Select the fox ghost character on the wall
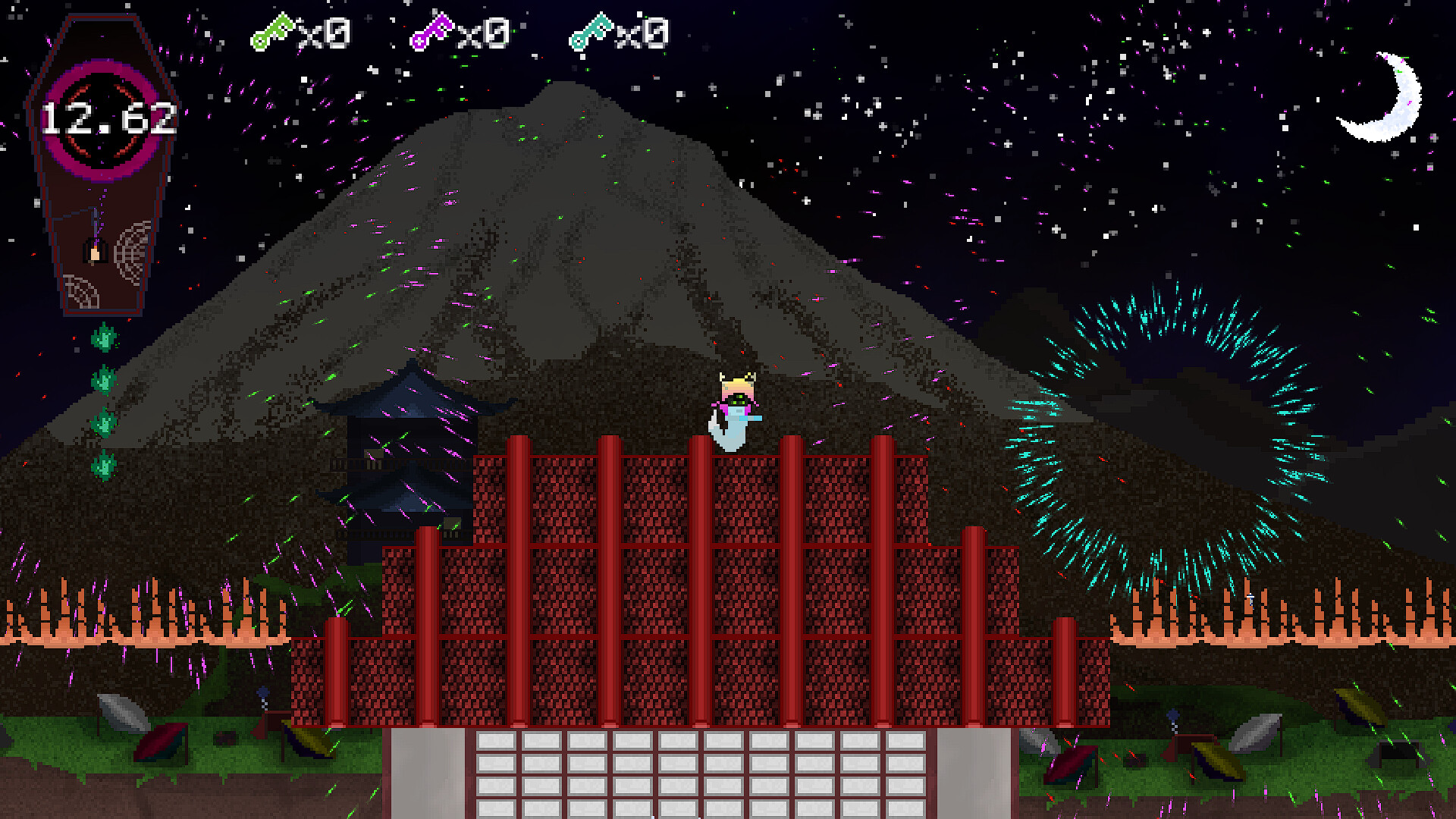The height and width of the screenshot is (819, 1456). (x=734, y=409)
